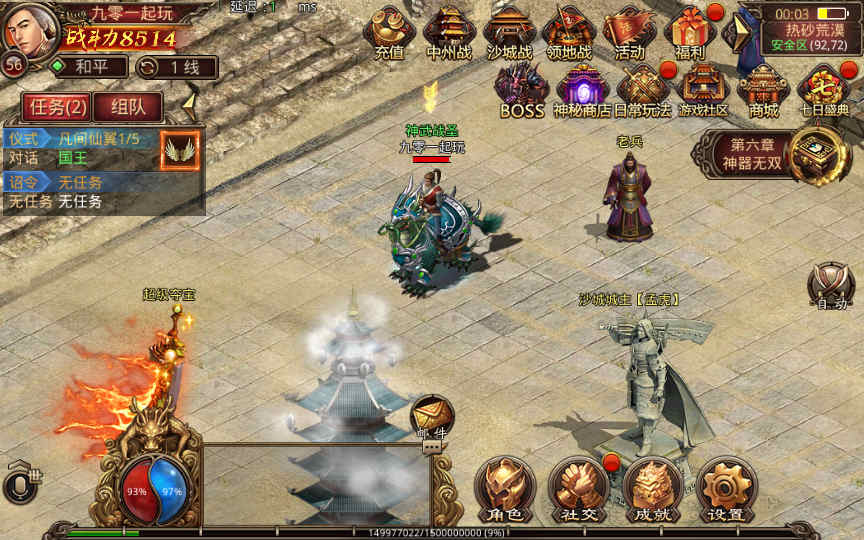
Task: Open the 七日盛典 seven-day festival
Action: coord(824,90)
